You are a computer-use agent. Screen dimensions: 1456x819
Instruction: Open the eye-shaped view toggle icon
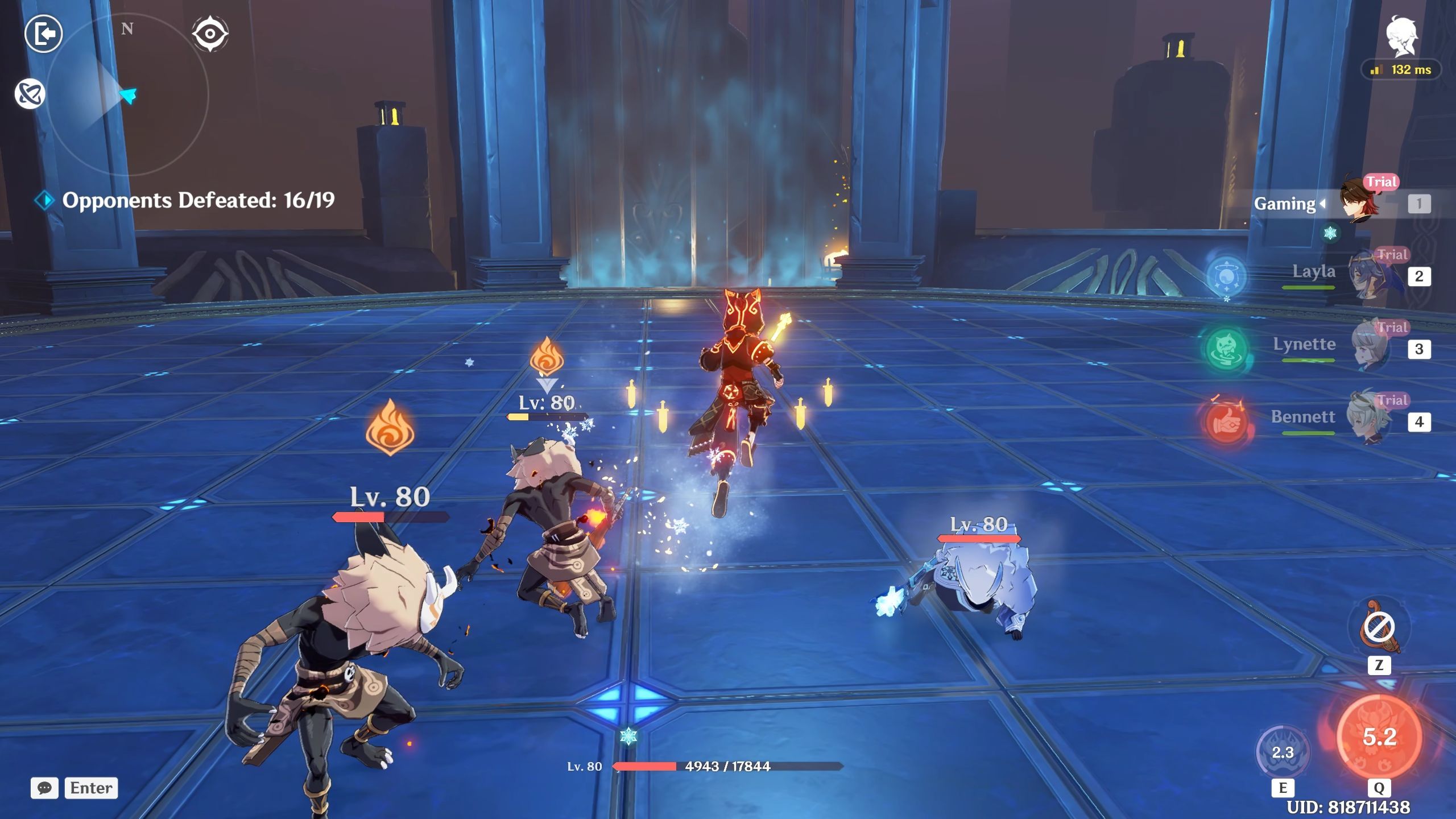tap(210, 34)
